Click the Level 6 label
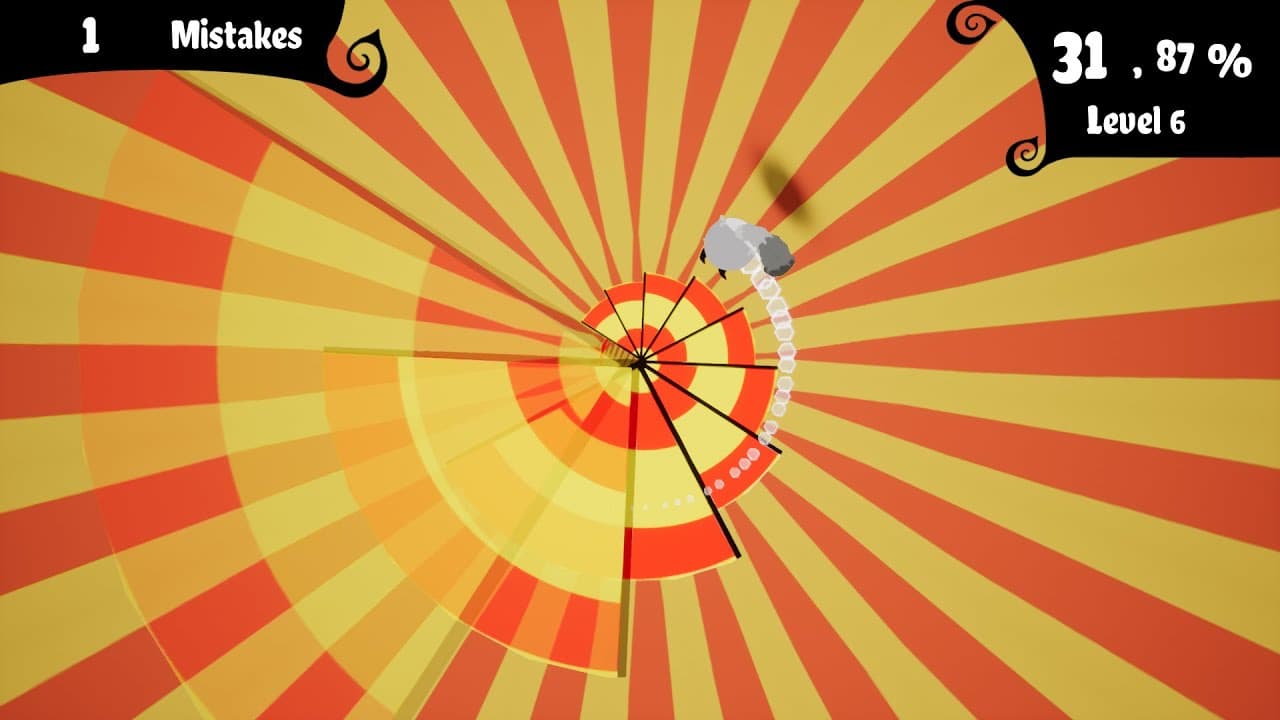Image resolution: width=1280 pixels, height=720 pixels. point(1136,120)
